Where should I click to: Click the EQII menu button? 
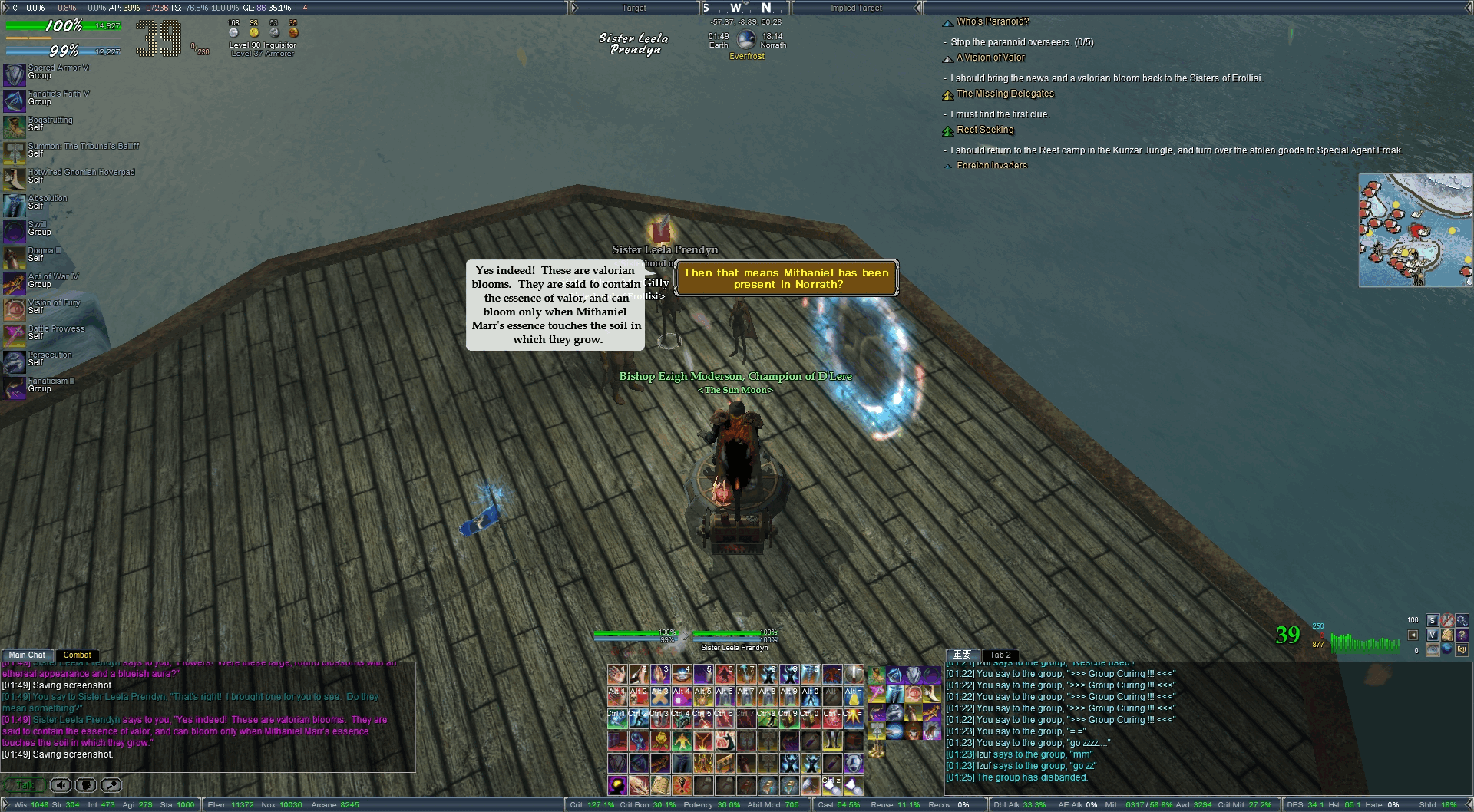(x=1461, y=650)
